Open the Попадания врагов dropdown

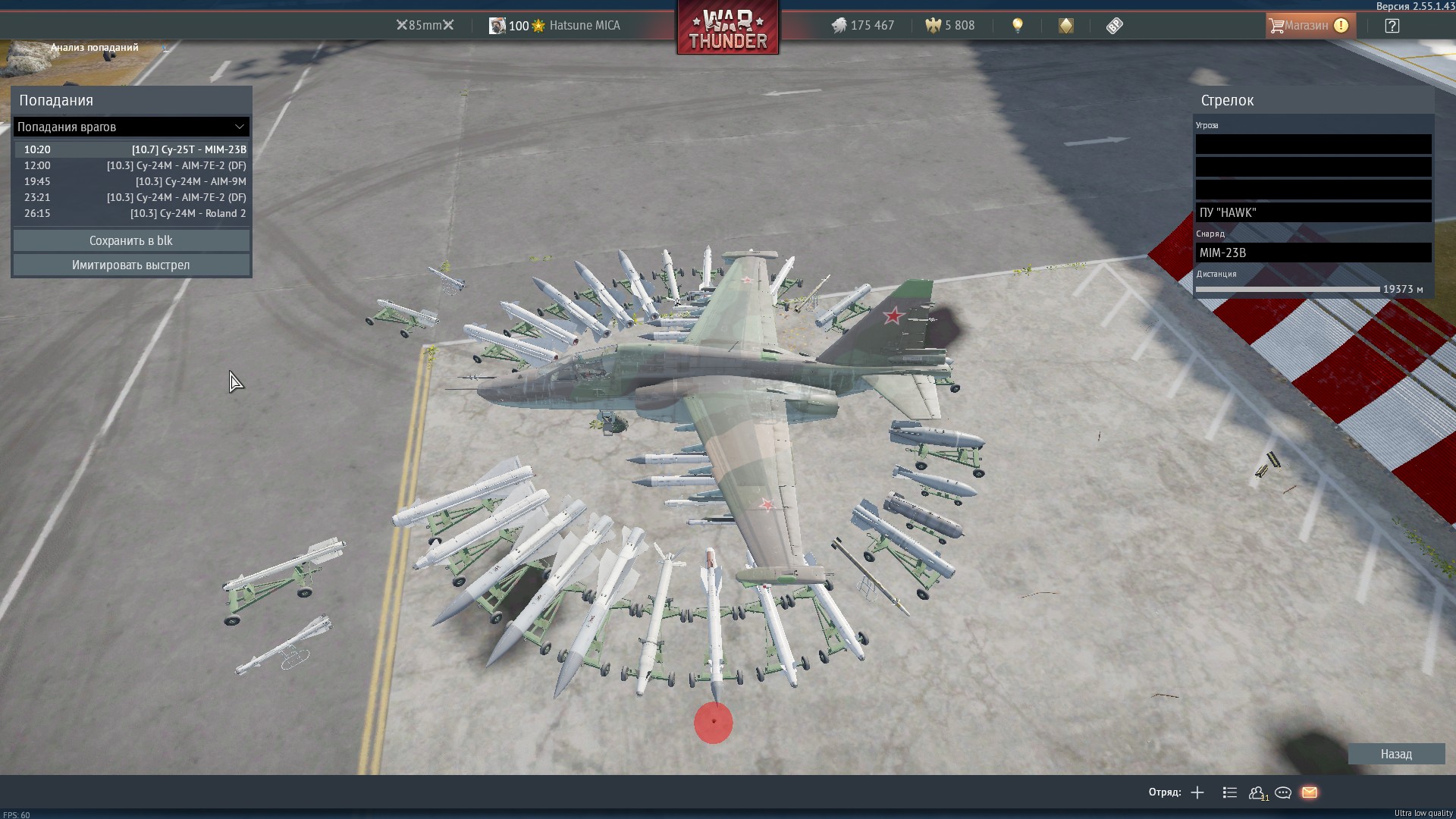(x=131, y=127)
